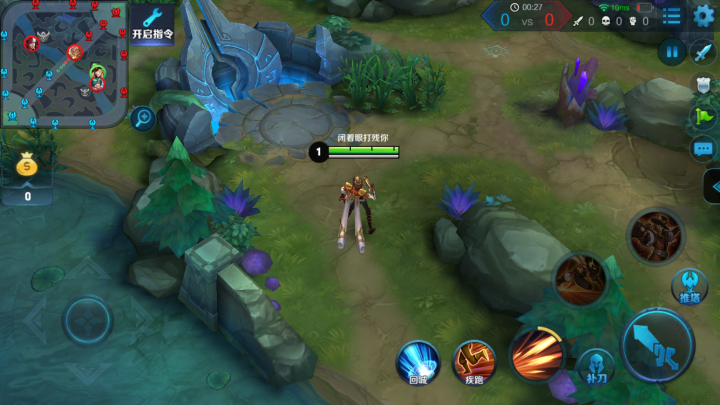Image resolution: width=720 pixels, height=405 pixels.
Task: Use the 疾跑 sprint spell
Action: (474, 361)
